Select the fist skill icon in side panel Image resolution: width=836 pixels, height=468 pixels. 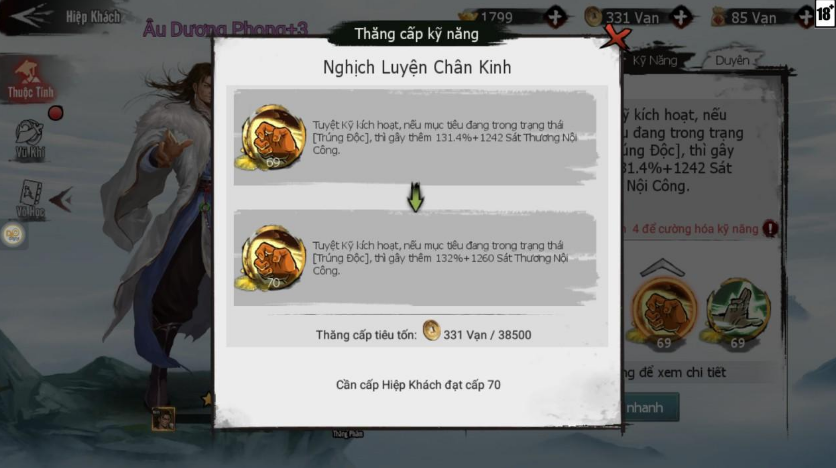(664, 308)
